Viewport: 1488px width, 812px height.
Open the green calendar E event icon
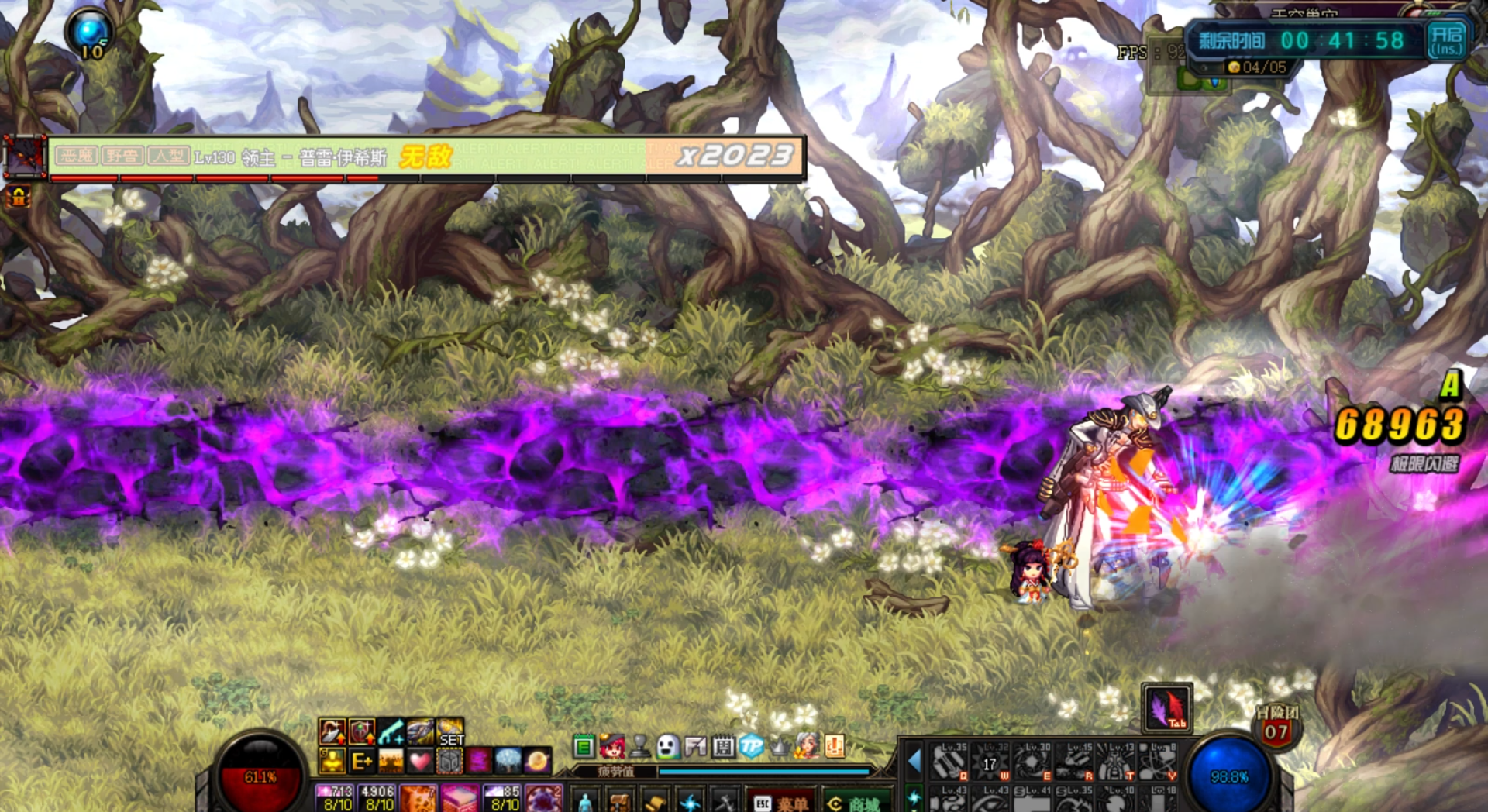tap(584, 747)
